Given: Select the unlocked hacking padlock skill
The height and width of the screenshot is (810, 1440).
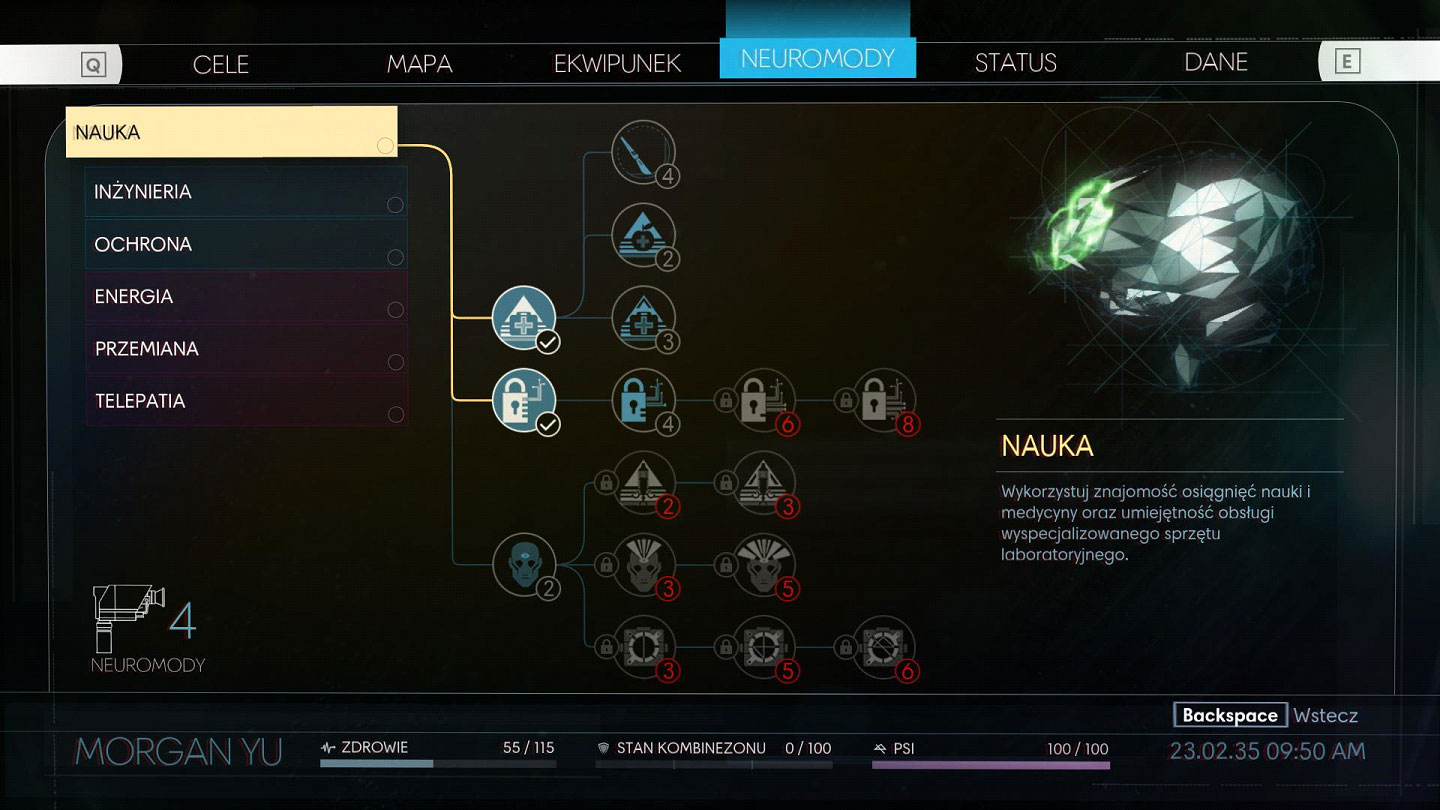Looking at the screenshot, I should click(524, 400).
